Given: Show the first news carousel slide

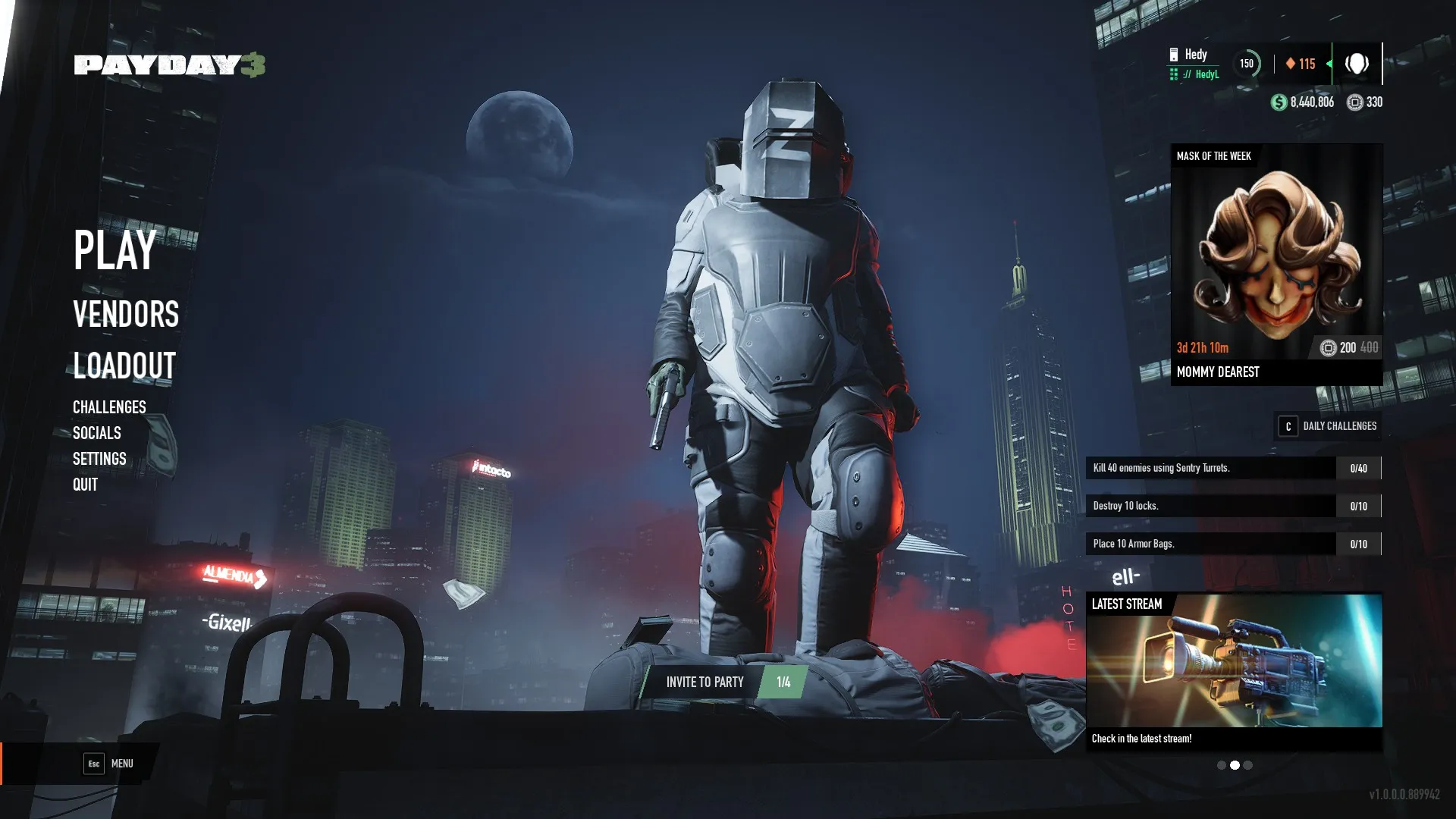Looking at the screenshot, I should pos(1221,765).
